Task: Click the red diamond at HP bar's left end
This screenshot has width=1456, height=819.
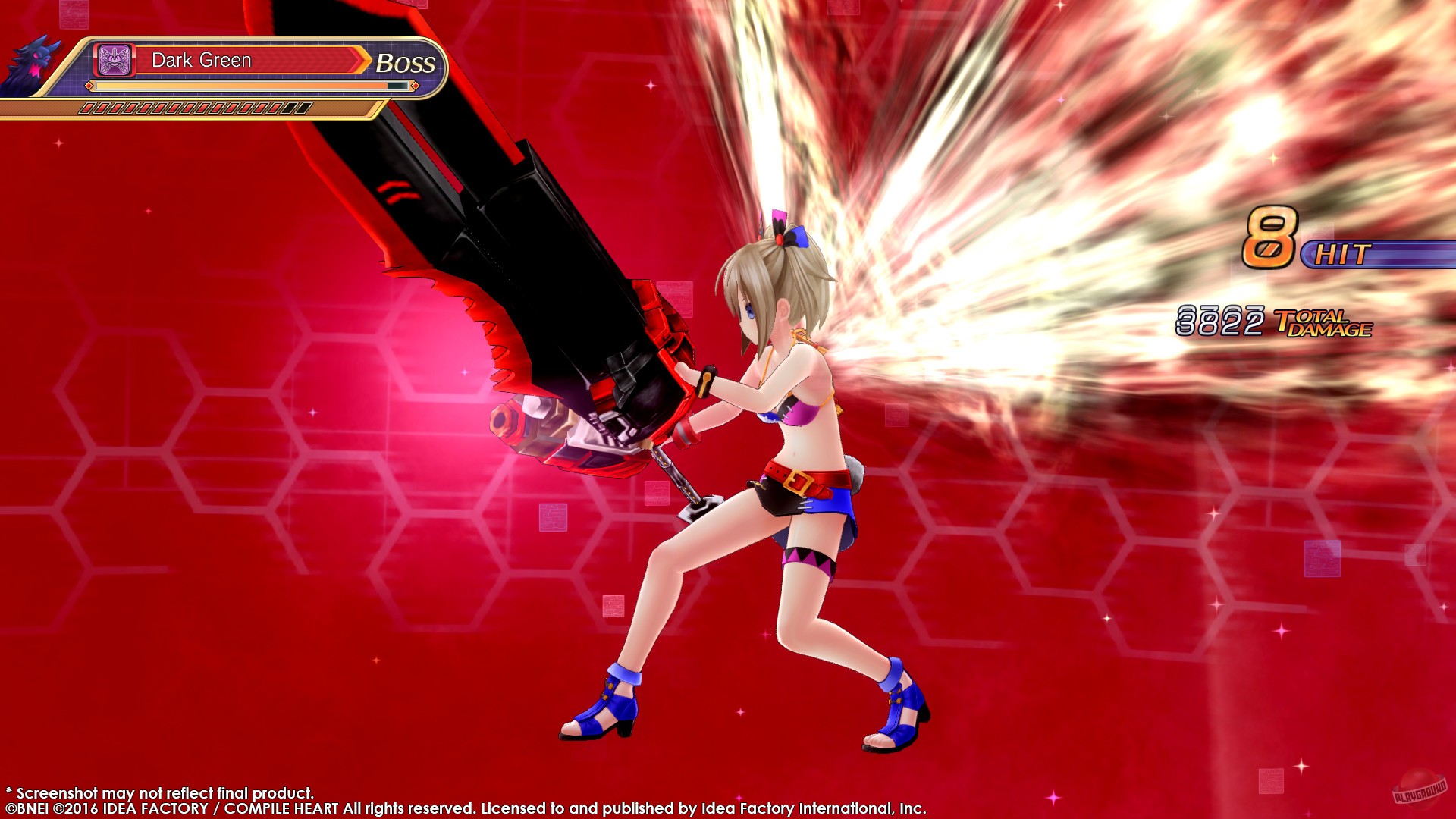Action: [x=89, y=87]
